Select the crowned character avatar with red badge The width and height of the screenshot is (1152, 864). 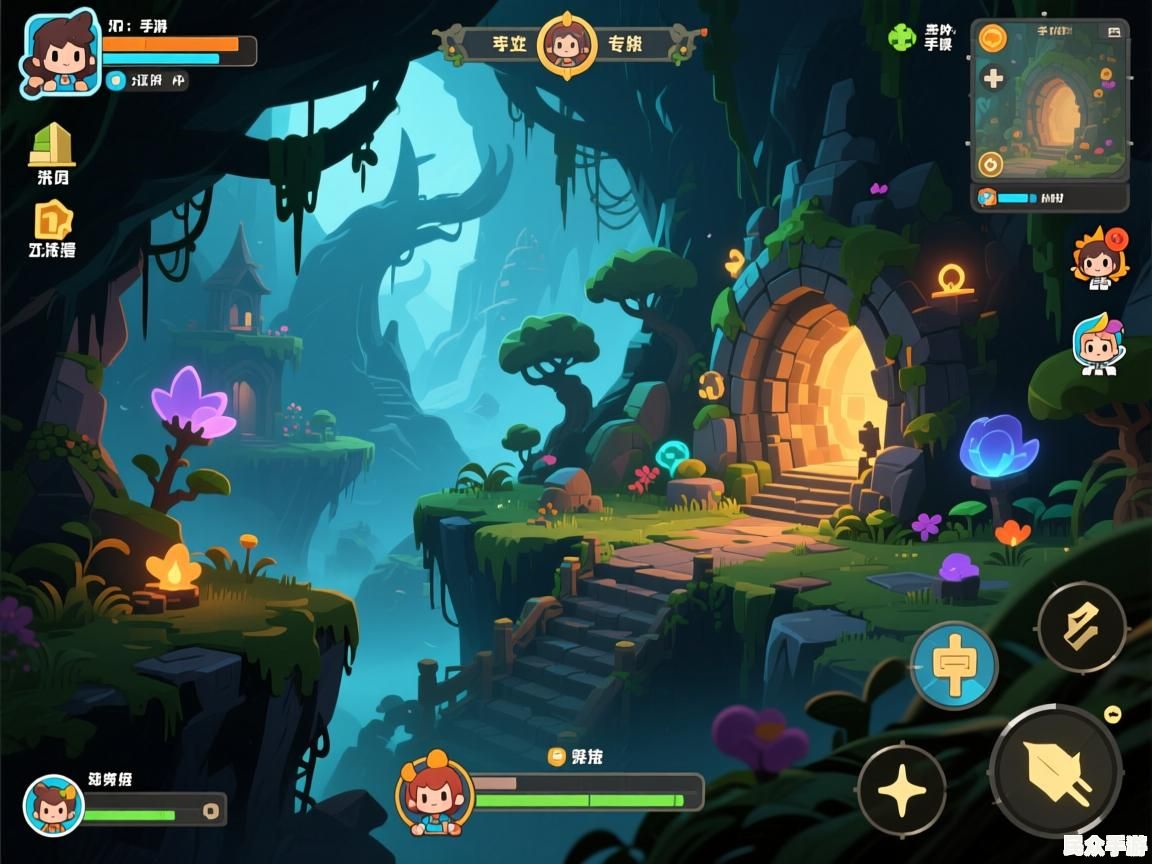coord(1098,258)
